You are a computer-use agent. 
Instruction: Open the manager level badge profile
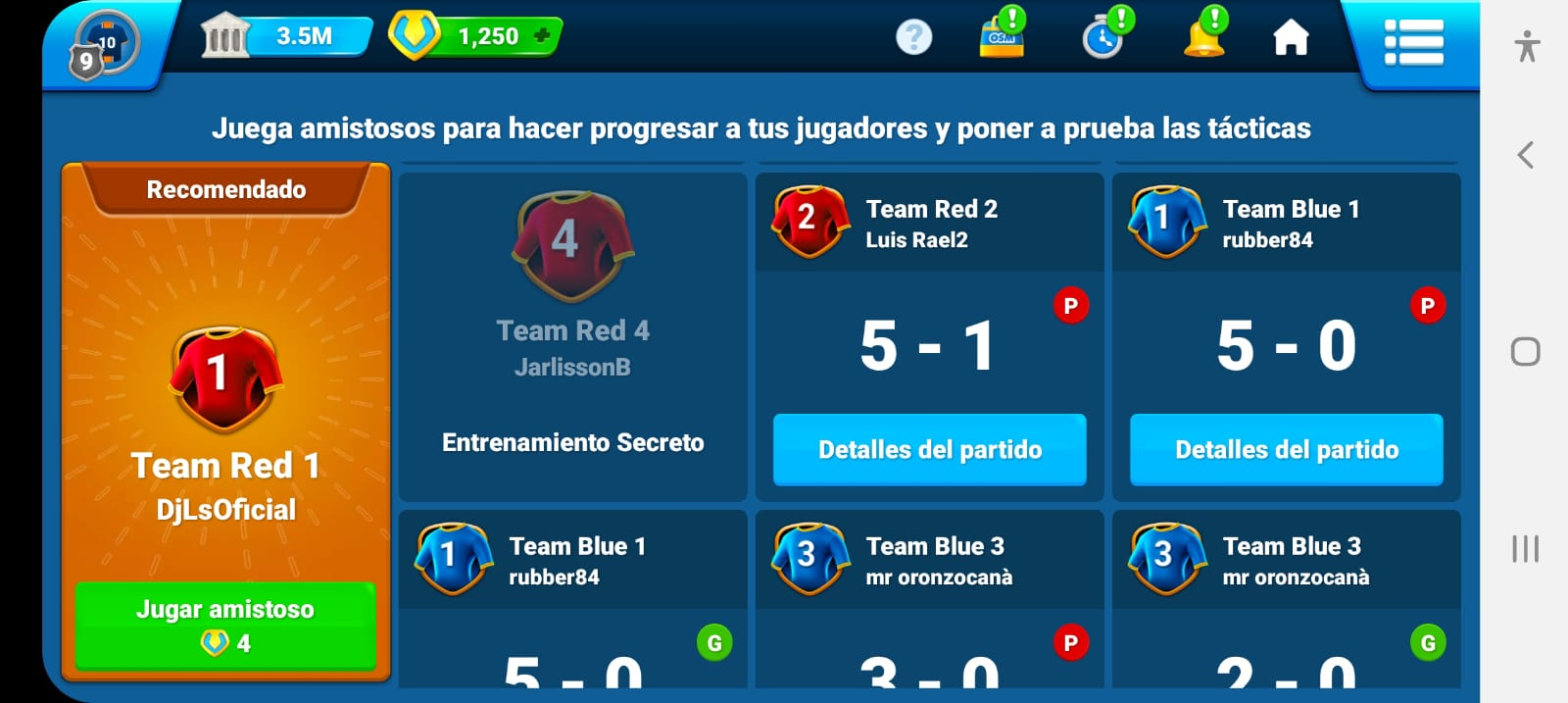point(103,45)
